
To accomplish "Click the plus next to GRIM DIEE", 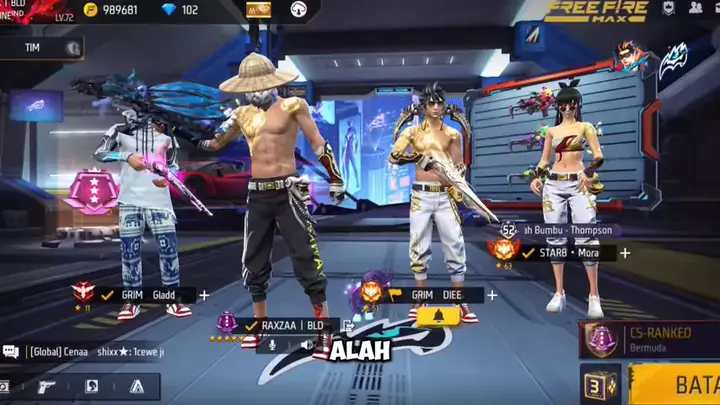I will tap(496, 295).
